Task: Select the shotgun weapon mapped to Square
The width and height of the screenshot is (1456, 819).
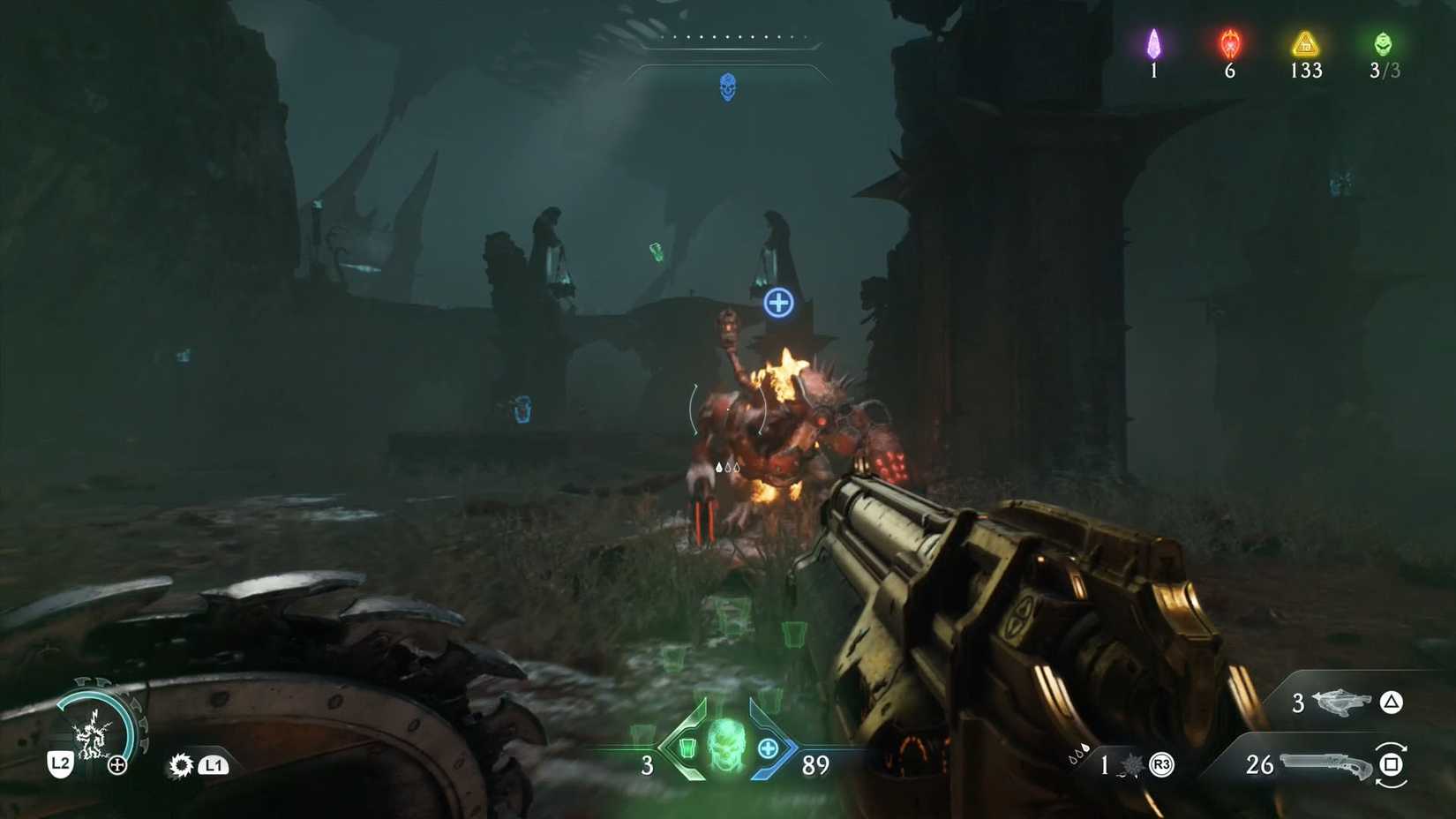Action: tap(1326, 764)
